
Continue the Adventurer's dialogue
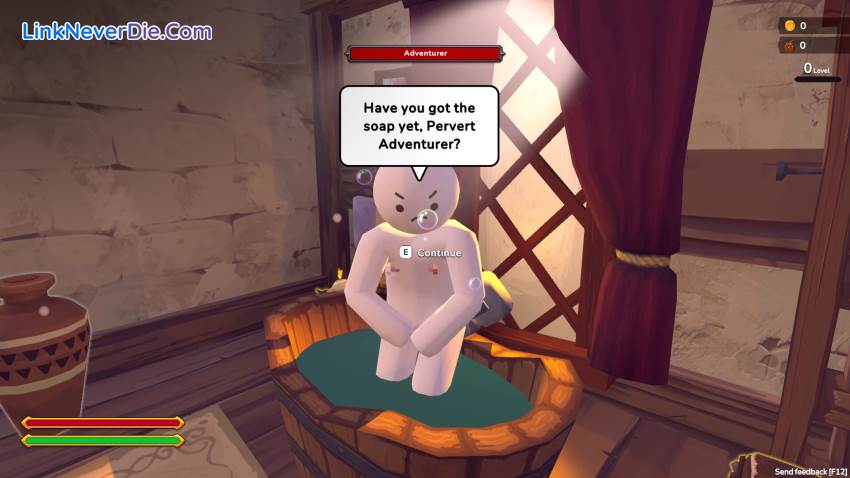click(x=431, y=253)
